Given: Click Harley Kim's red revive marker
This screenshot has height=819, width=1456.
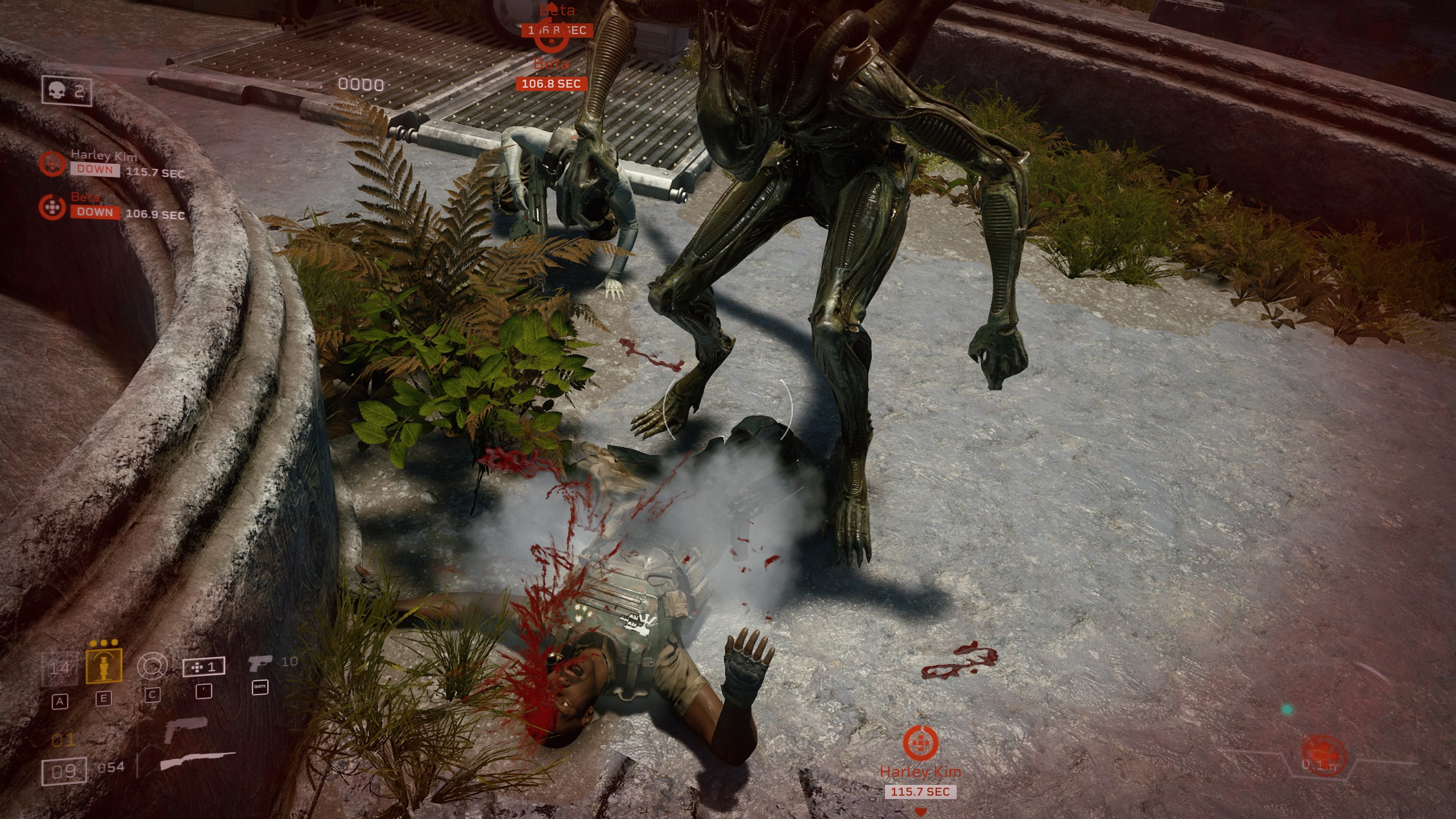Looking at the screenshot, I should (x=920, y=743).
